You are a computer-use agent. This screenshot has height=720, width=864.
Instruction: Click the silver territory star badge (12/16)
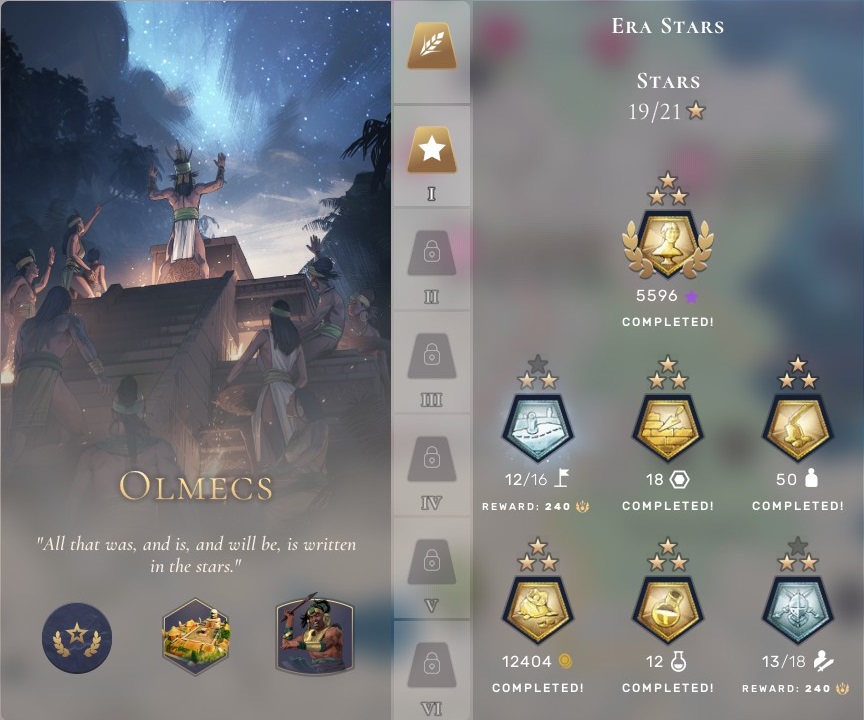click(538, 427)
